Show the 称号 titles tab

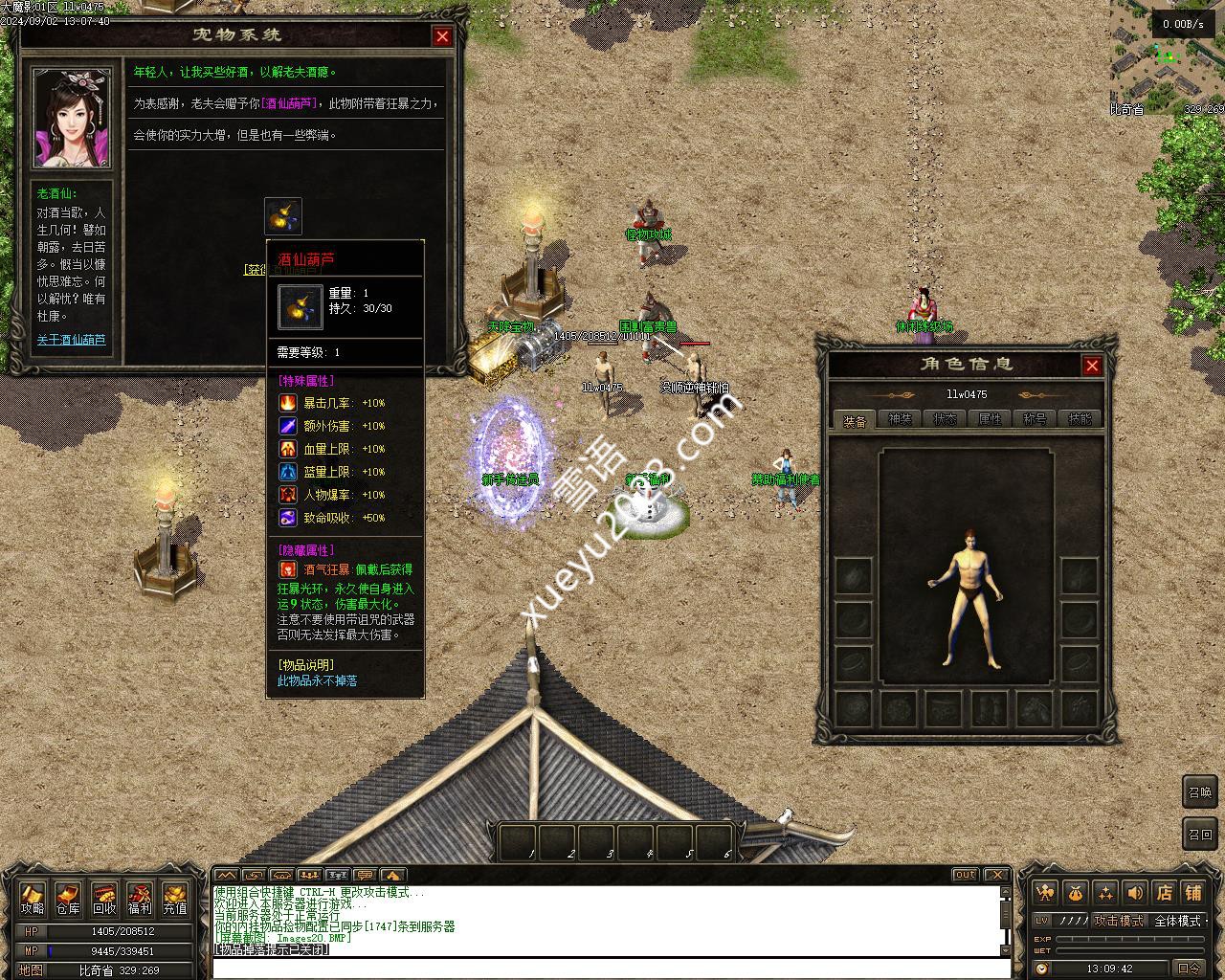[1035, 419]
